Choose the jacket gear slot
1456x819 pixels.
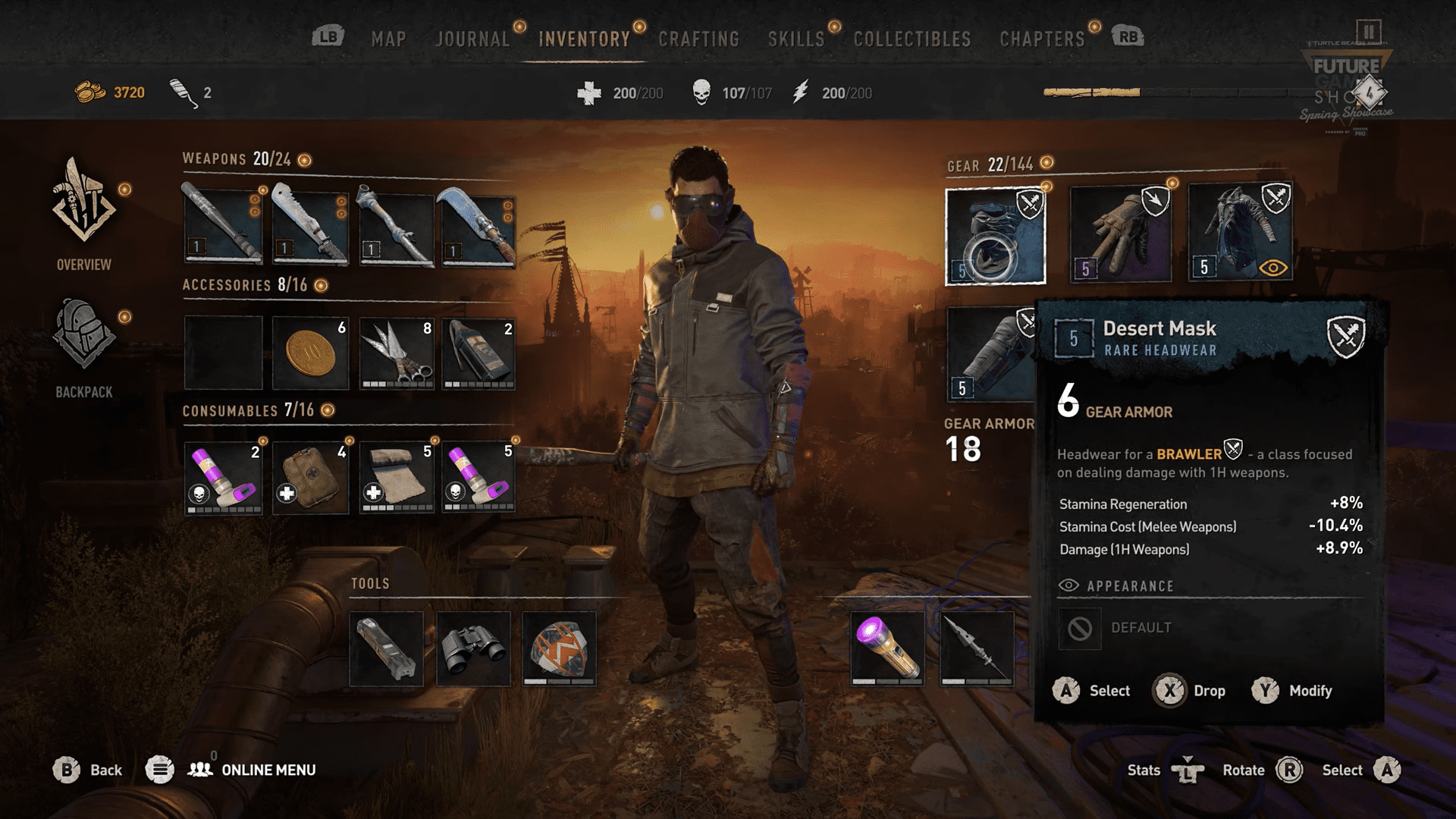pos(1240,233)
